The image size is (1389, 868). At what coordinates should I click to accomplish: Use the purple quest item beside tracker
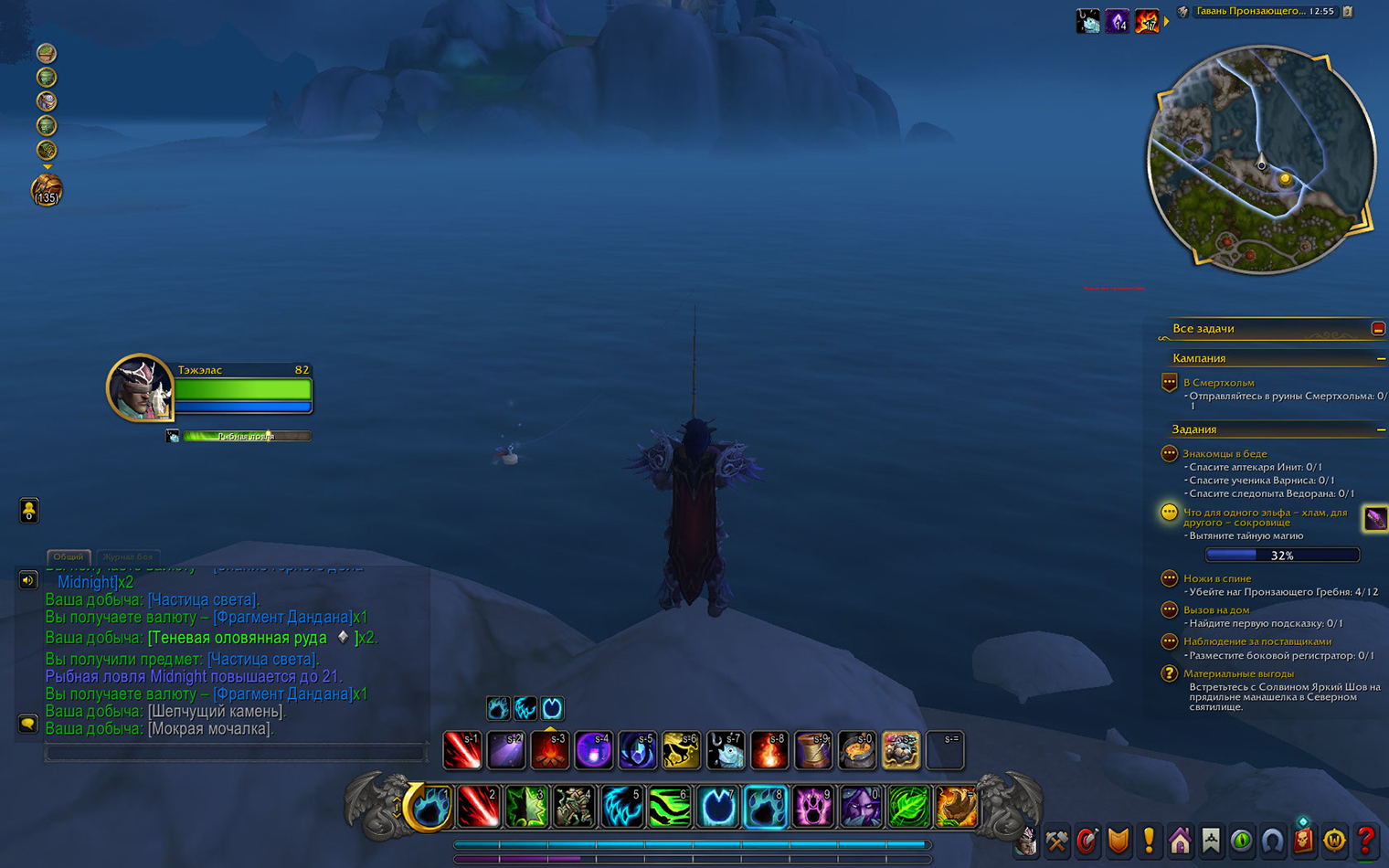click(x=1374, y=519)
